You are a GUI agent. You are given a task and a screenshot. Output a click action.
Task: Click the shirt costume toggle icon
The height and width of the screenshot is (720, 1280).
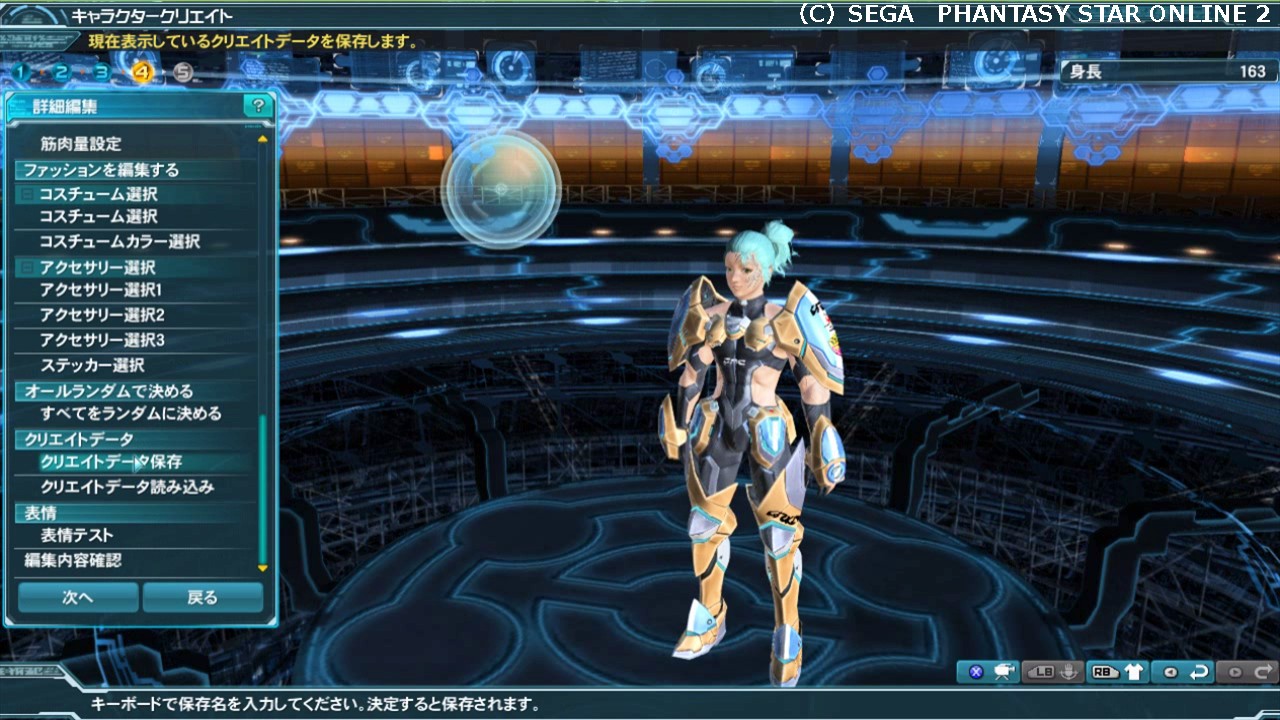coord(1134,672)
